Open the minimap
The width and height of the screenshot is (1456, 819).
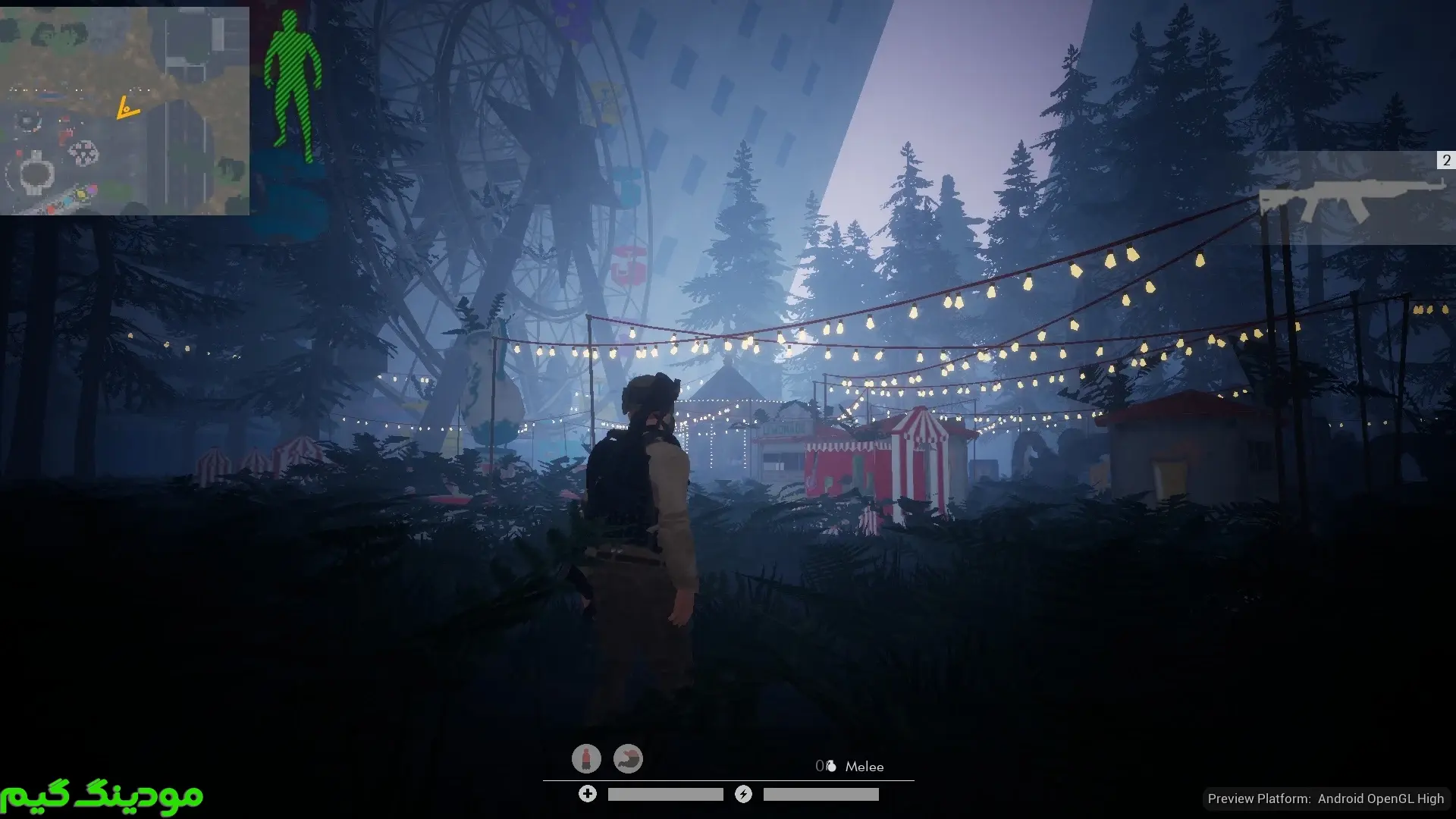[124, 111]
